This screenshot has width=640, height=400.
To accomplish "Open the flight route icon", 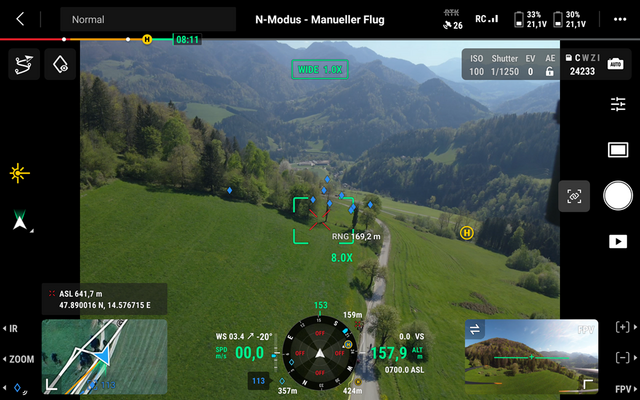I will point(22,65).
